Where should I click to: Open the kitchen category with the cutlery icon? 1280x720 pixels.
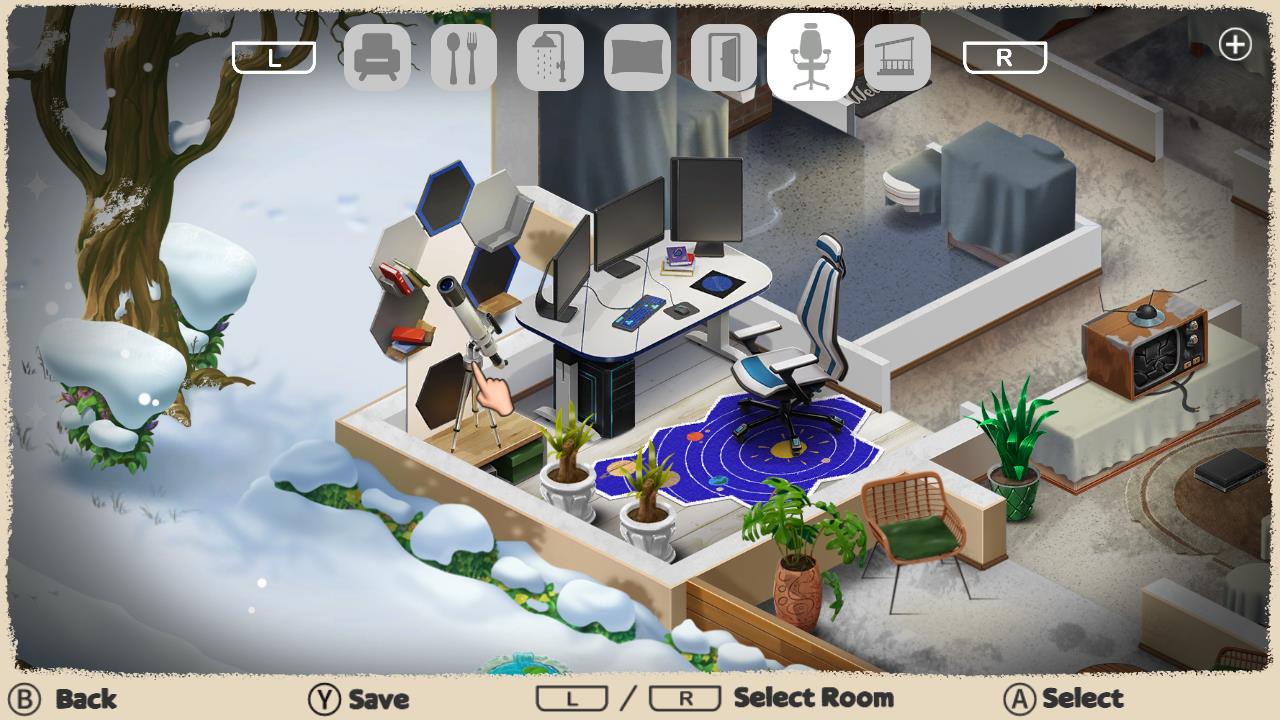click(463, 57)
